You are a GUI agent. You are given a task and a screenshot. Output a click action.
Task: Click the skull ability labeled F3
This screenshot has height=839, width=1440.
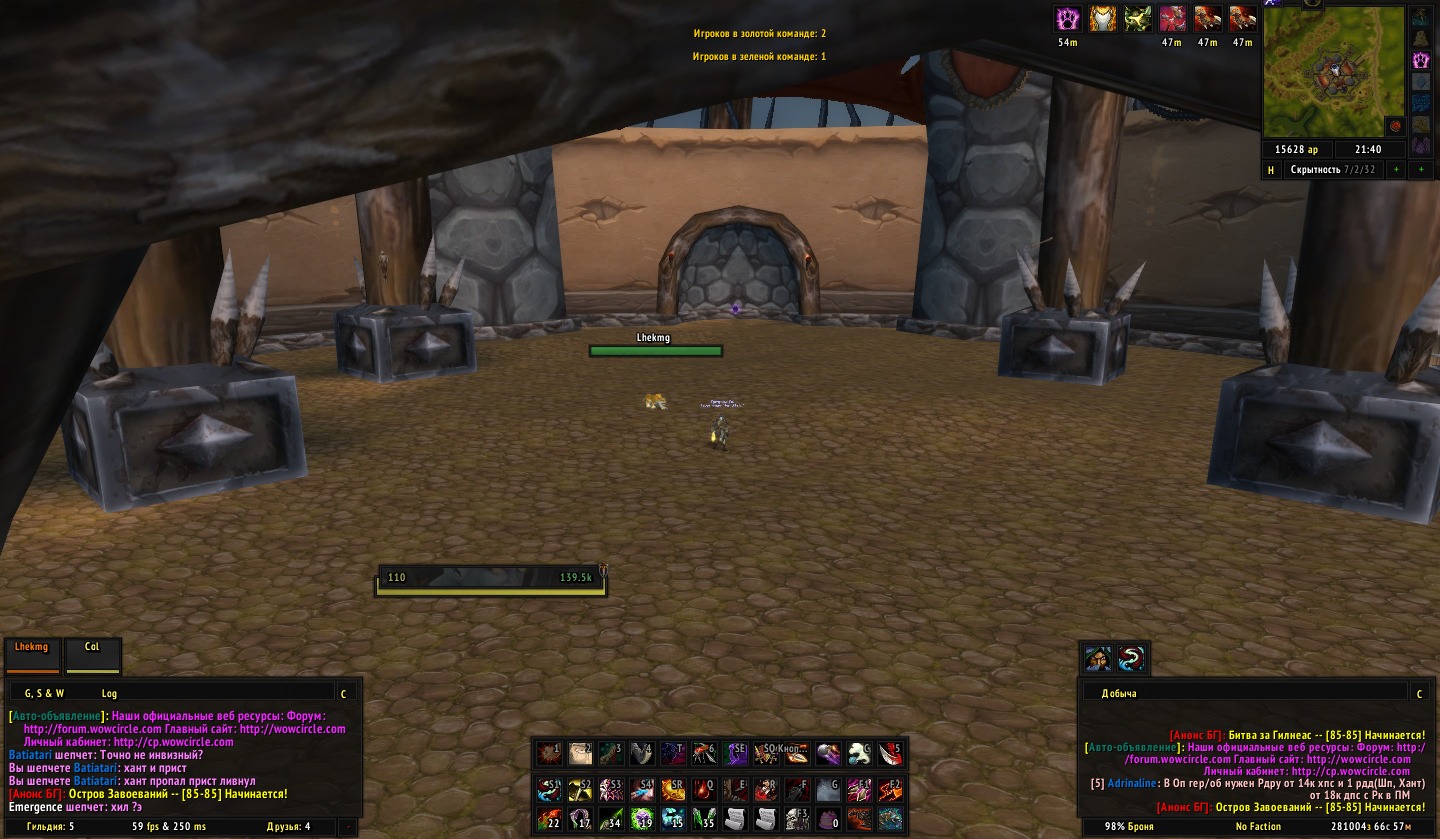(x=797, y=820)
